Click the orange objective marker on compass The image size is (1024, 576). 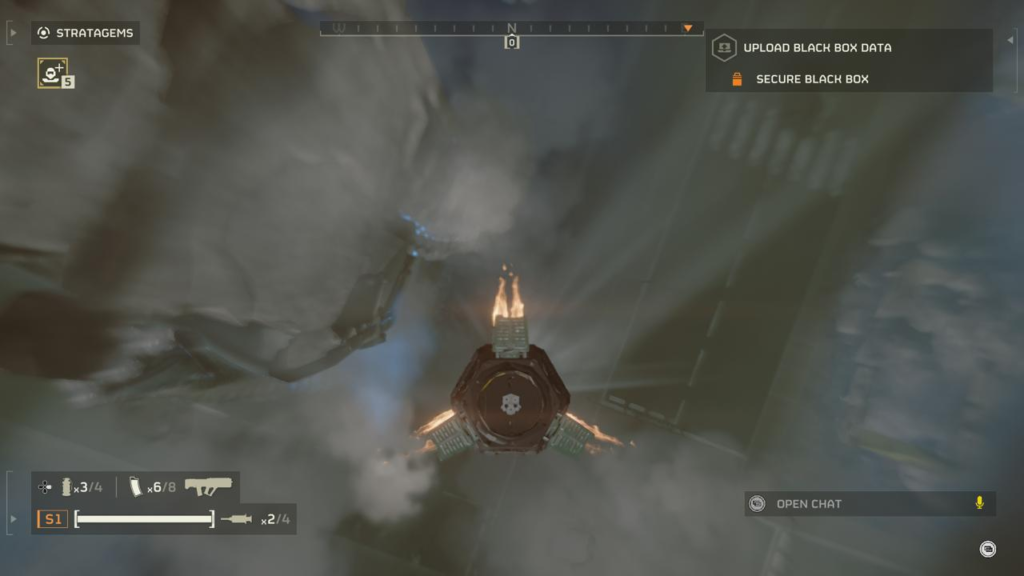click(x=688, y=28)
